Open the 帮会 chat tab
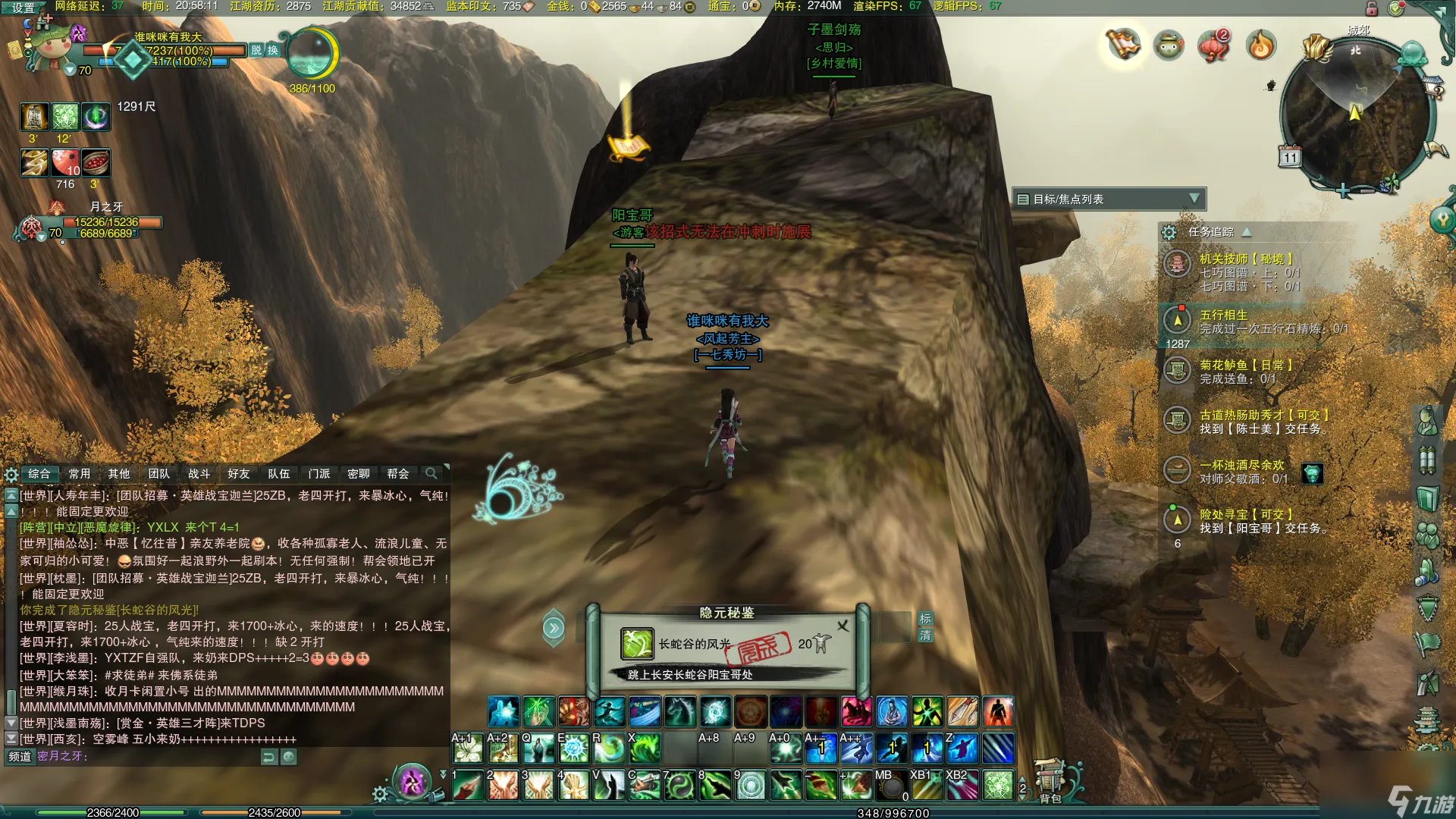1456x819 pixels. pos(398,474)
